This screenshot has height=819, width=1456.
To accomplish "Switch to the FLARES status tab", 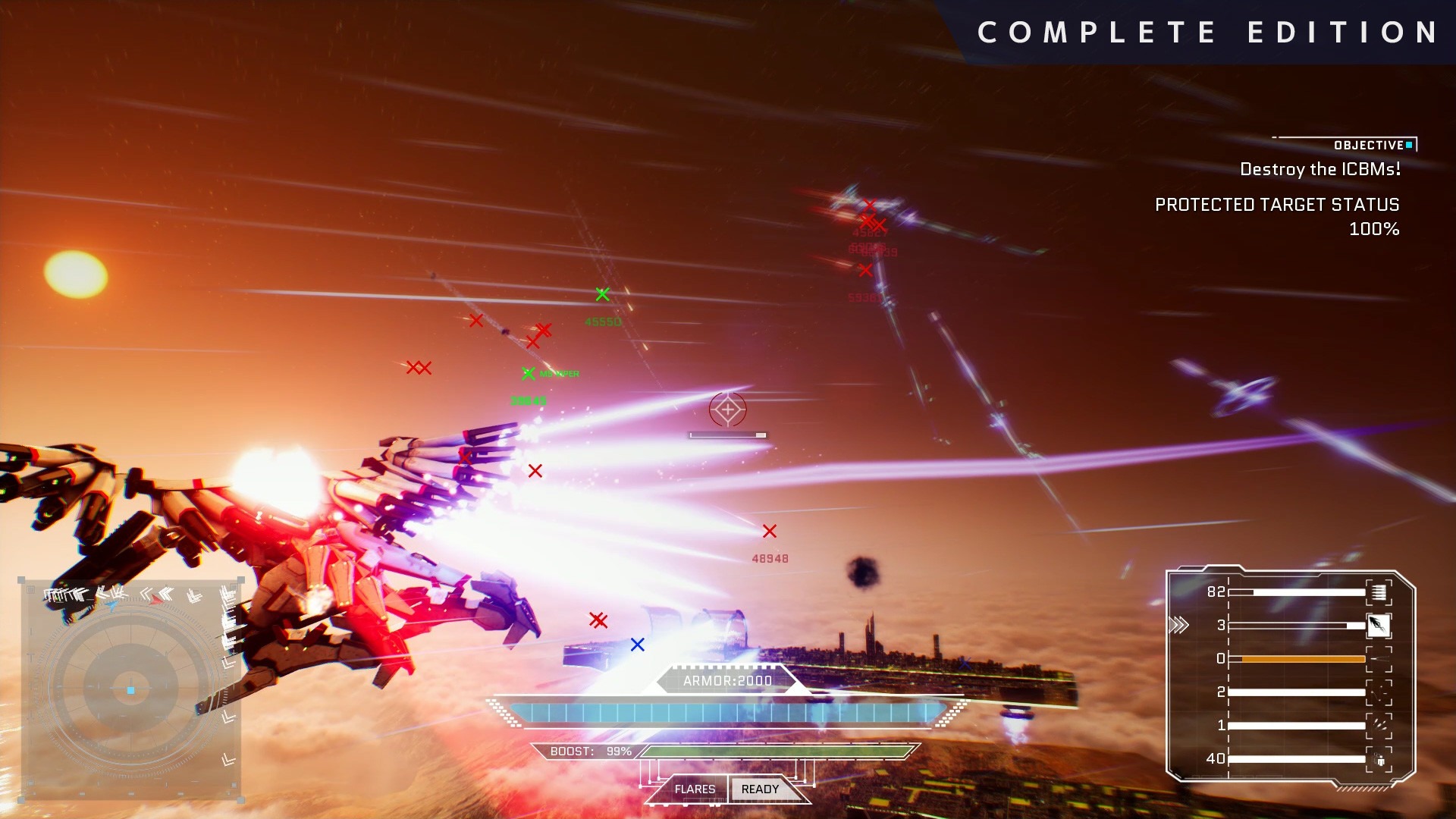I will 695,789.
